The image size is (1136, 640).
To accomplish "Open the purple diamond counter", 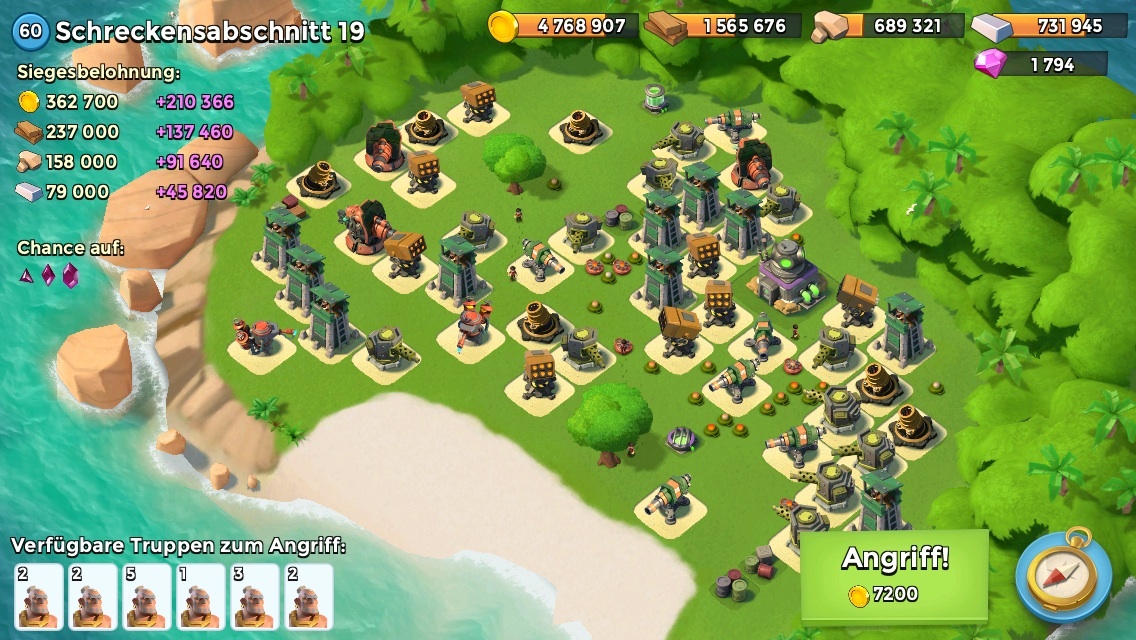I will click(1041, 64).
